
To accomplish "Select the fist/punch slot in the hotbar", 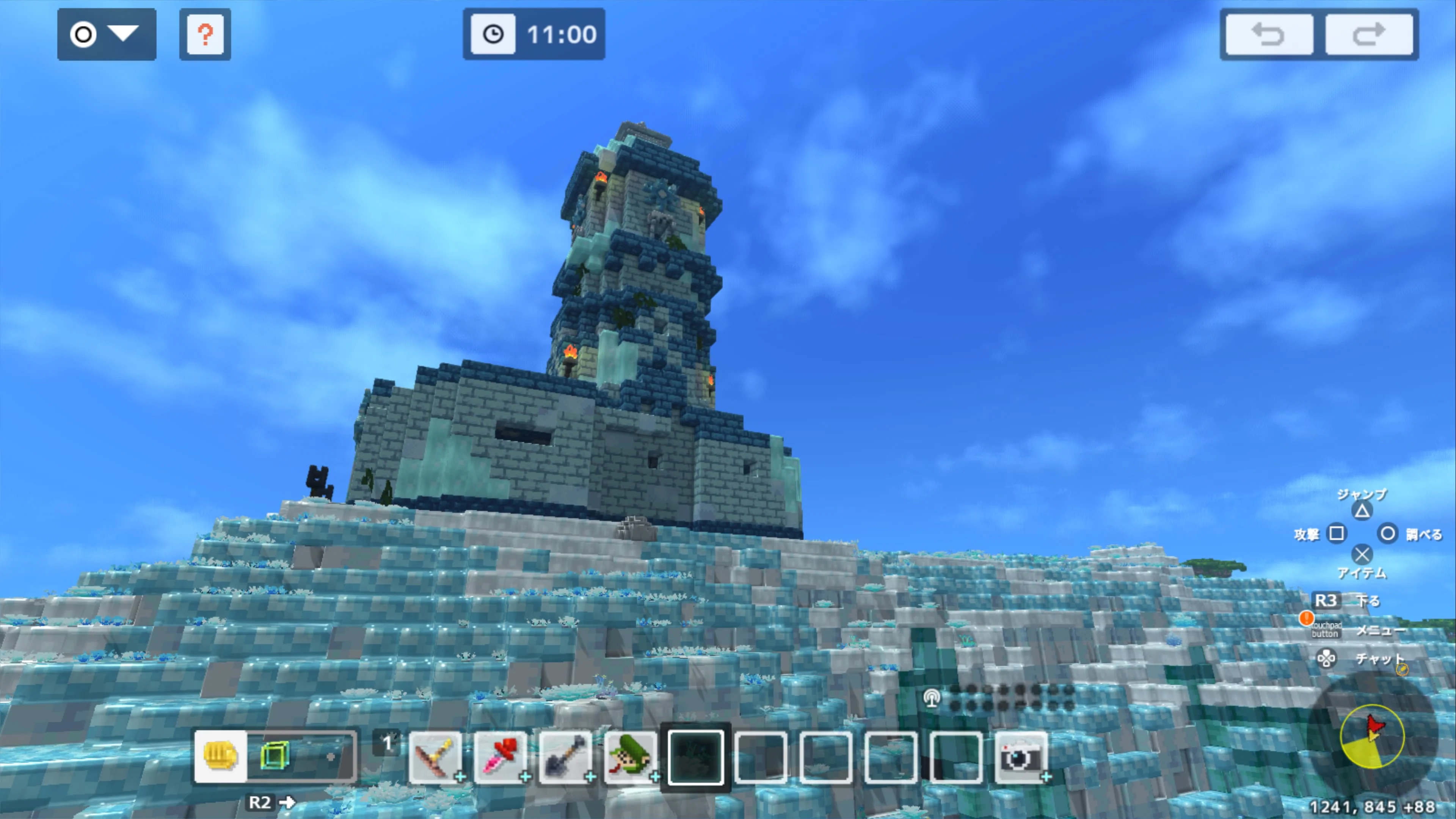I will [x=220, y=756].
